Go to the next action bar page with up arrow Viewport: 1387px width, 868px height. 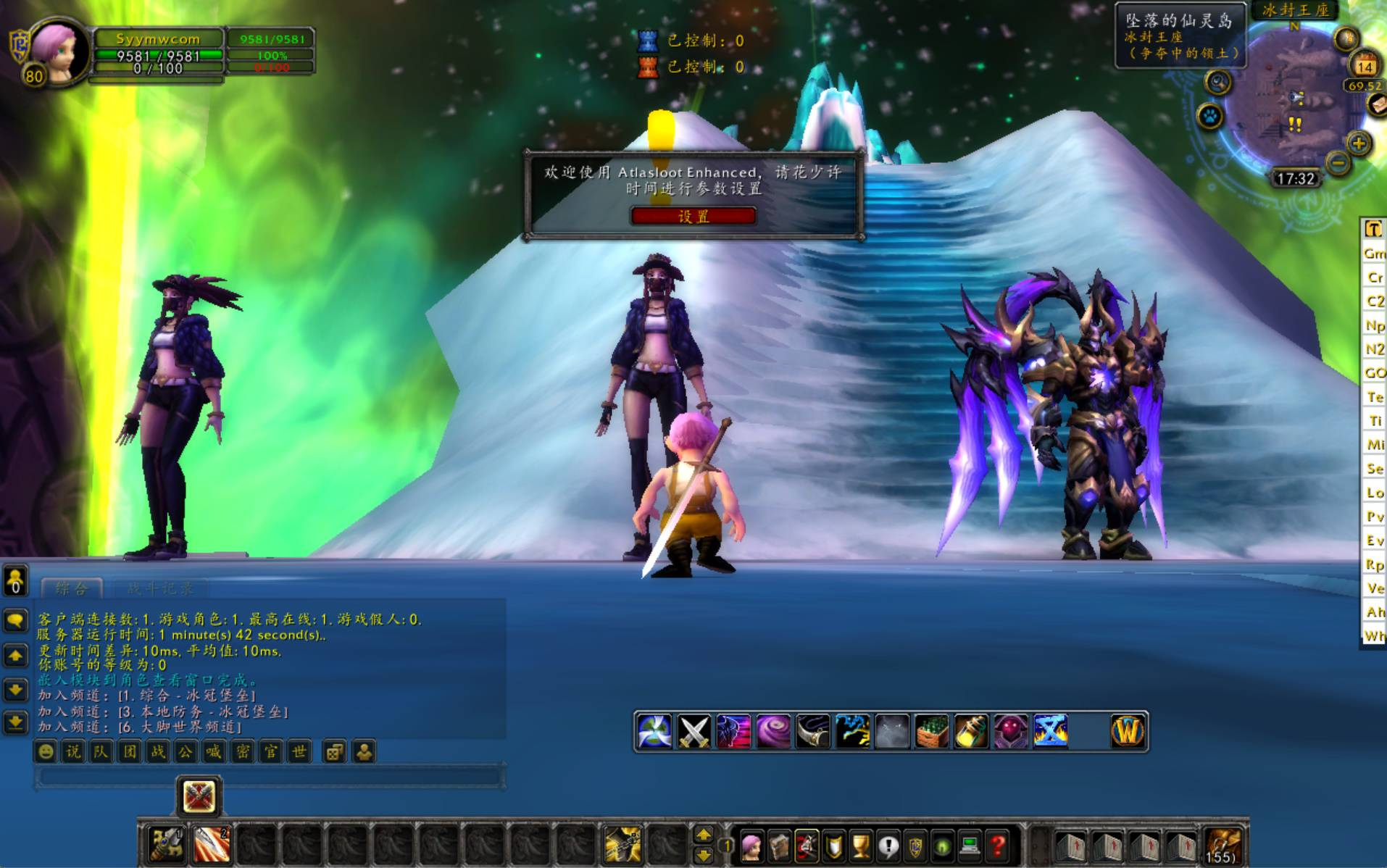click(x=703, y=835)
